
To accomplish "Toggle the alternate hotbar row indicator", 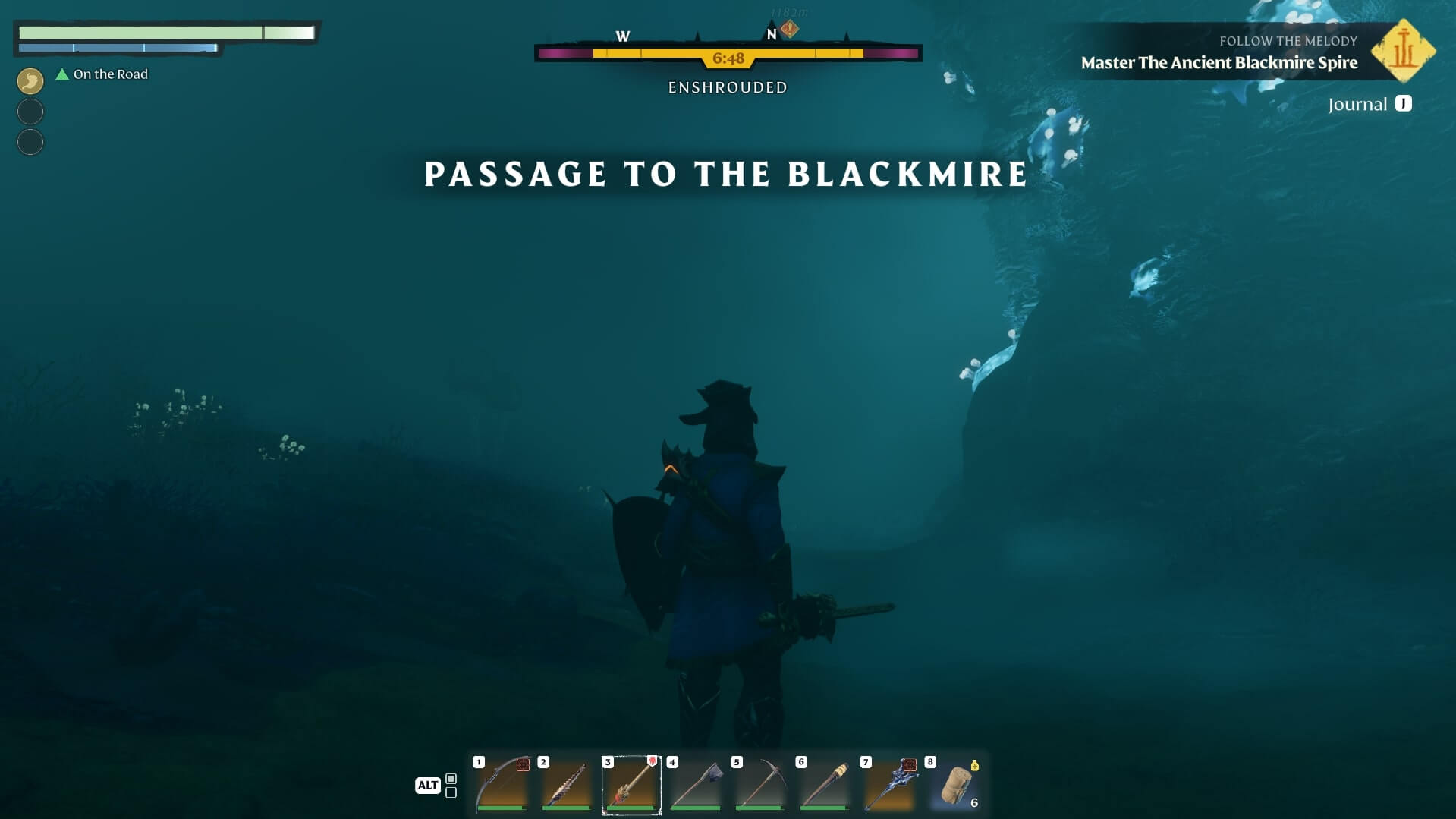I will 451,786.
